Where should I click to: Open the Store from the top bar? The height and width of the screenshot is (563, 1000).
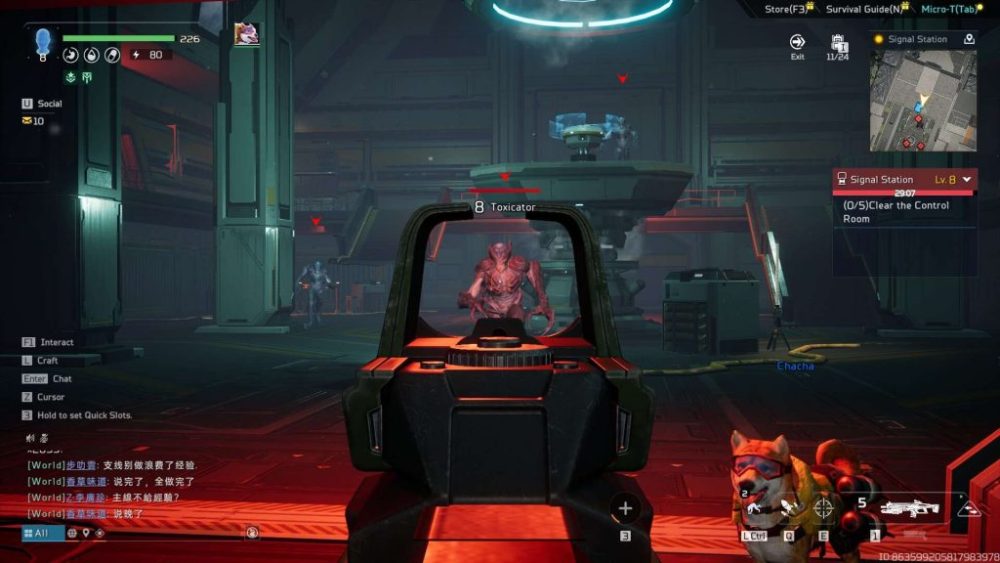click(x=785, y=9)
